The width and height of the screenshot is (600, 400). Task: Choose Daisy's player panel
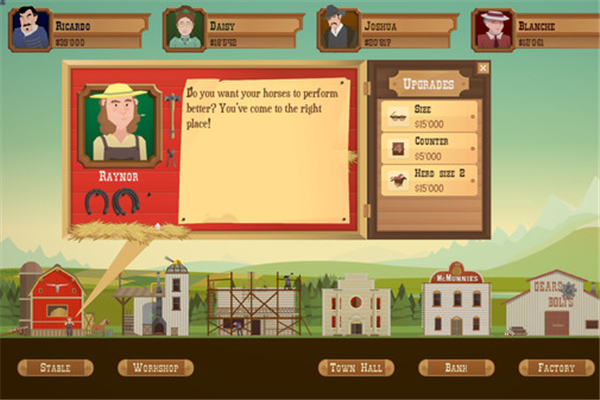[185, 29]
